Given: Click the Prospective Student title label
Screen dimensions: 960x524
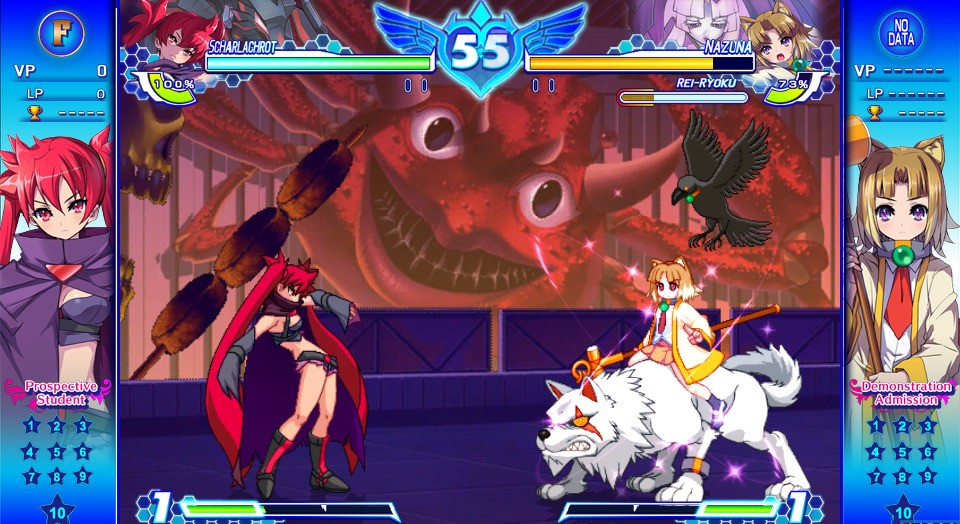Looking at the screenshot, I should [x=61, y=392].
